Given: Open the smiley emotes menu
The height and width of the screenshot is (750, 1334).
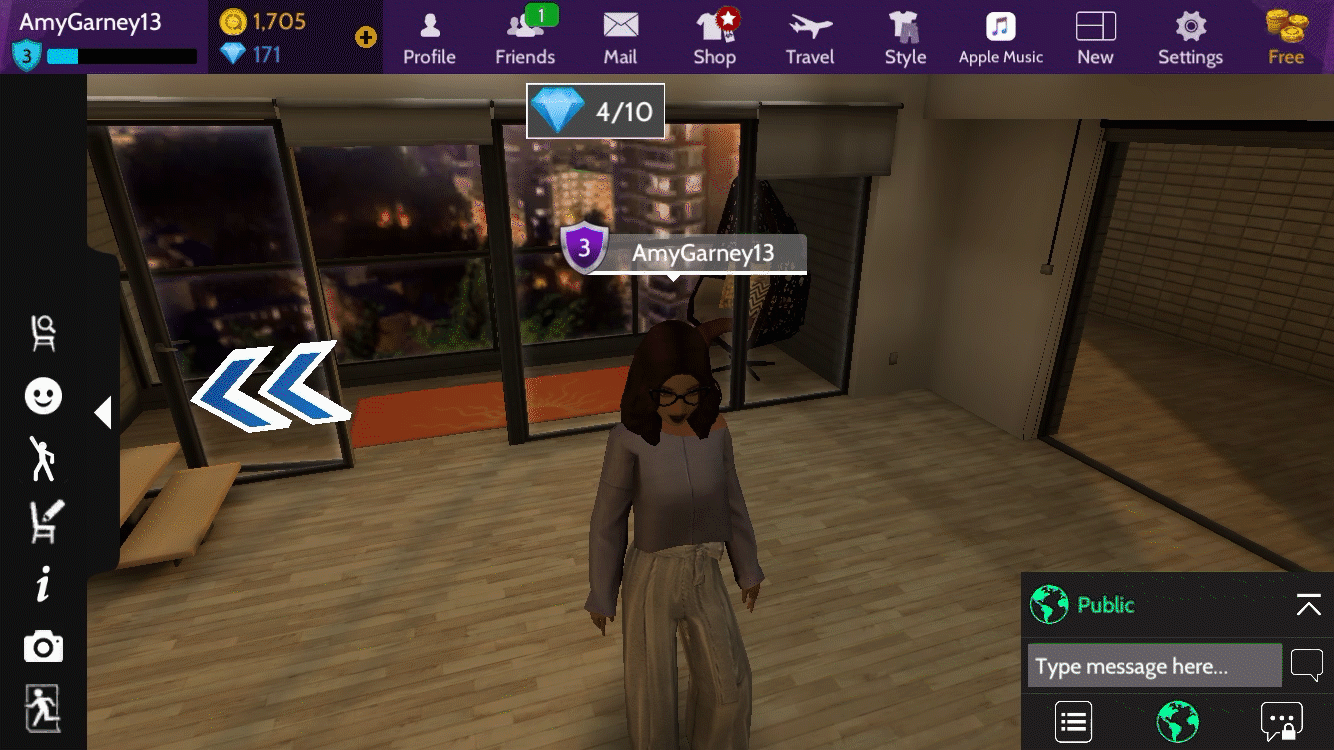Looking at the screenshot, I should tap(43, 396).
